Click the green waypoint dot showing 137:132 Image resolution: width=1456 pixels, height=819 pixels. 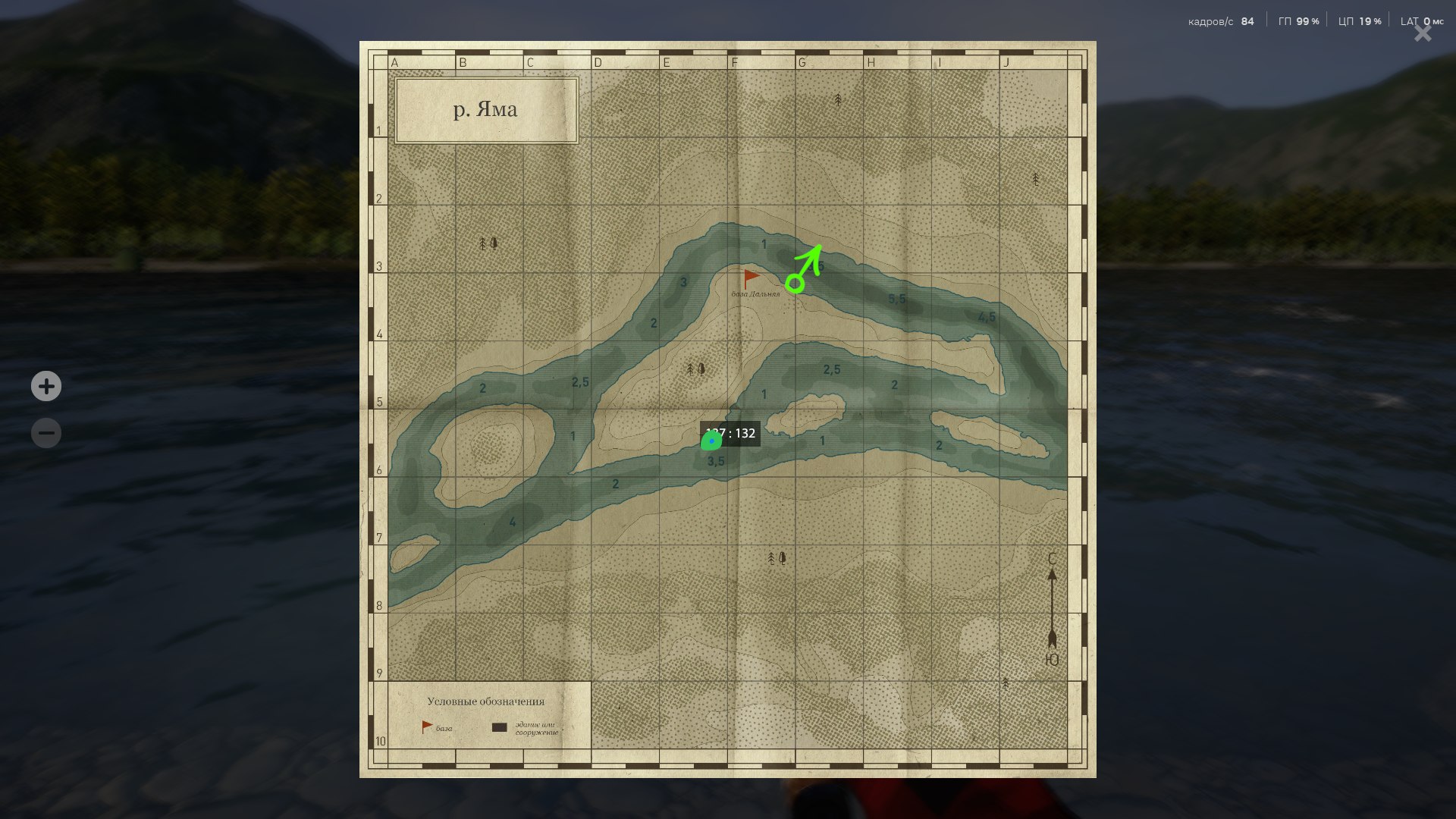tap(711, 440)
